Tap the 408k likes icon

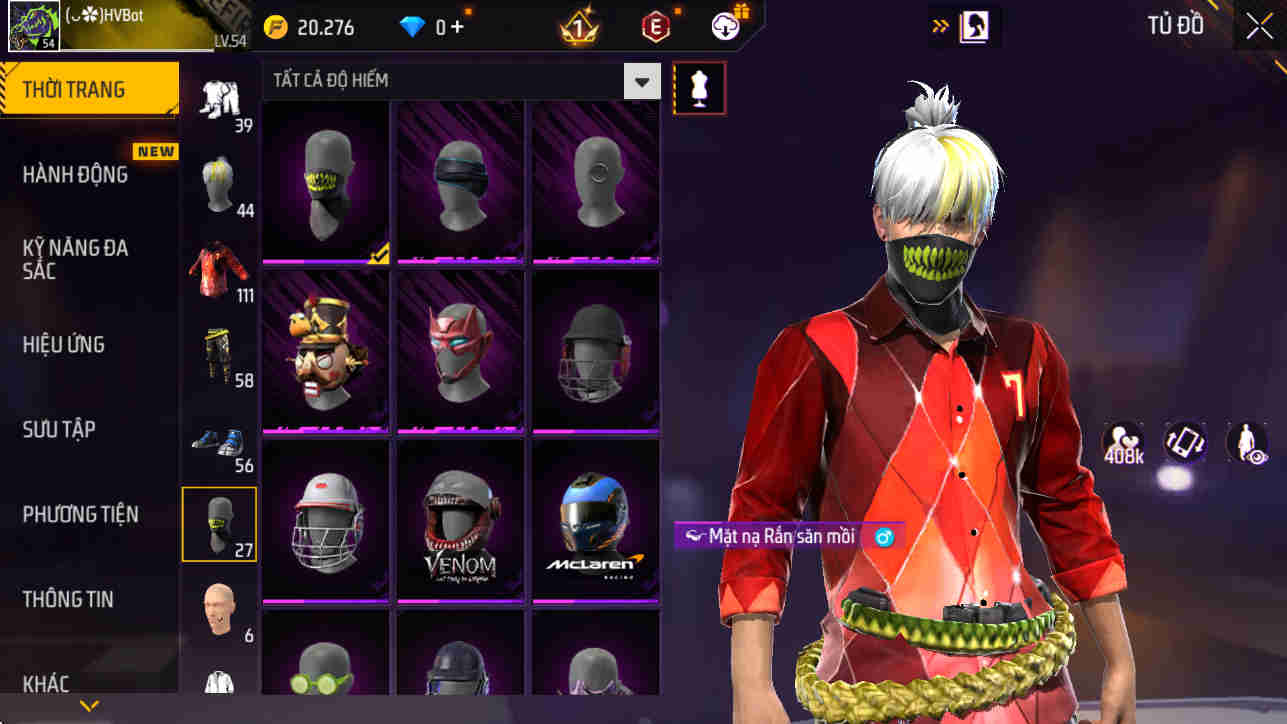[1122, 441]
